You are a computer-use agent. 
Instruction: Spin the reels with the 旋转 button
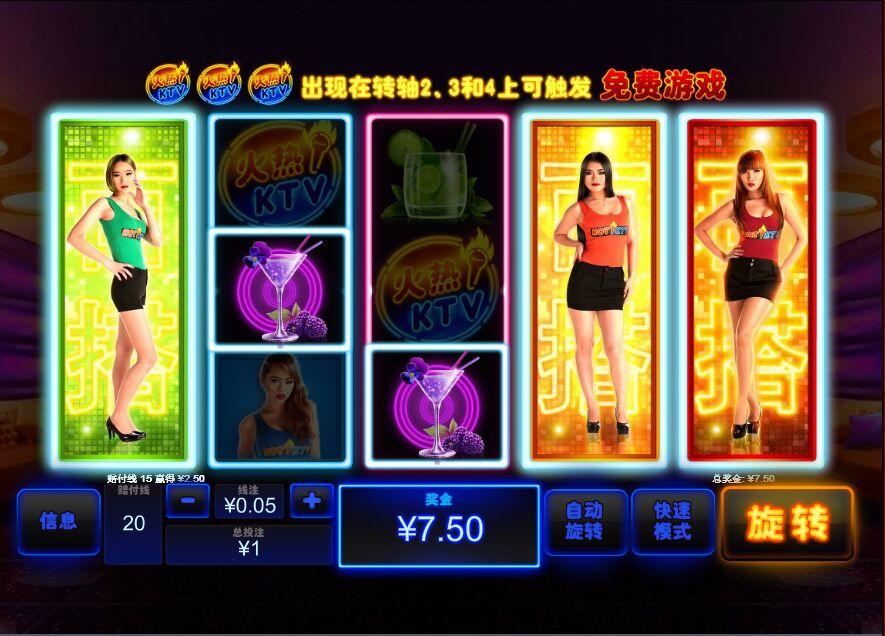pyautogui.click(x=787, y=523)
